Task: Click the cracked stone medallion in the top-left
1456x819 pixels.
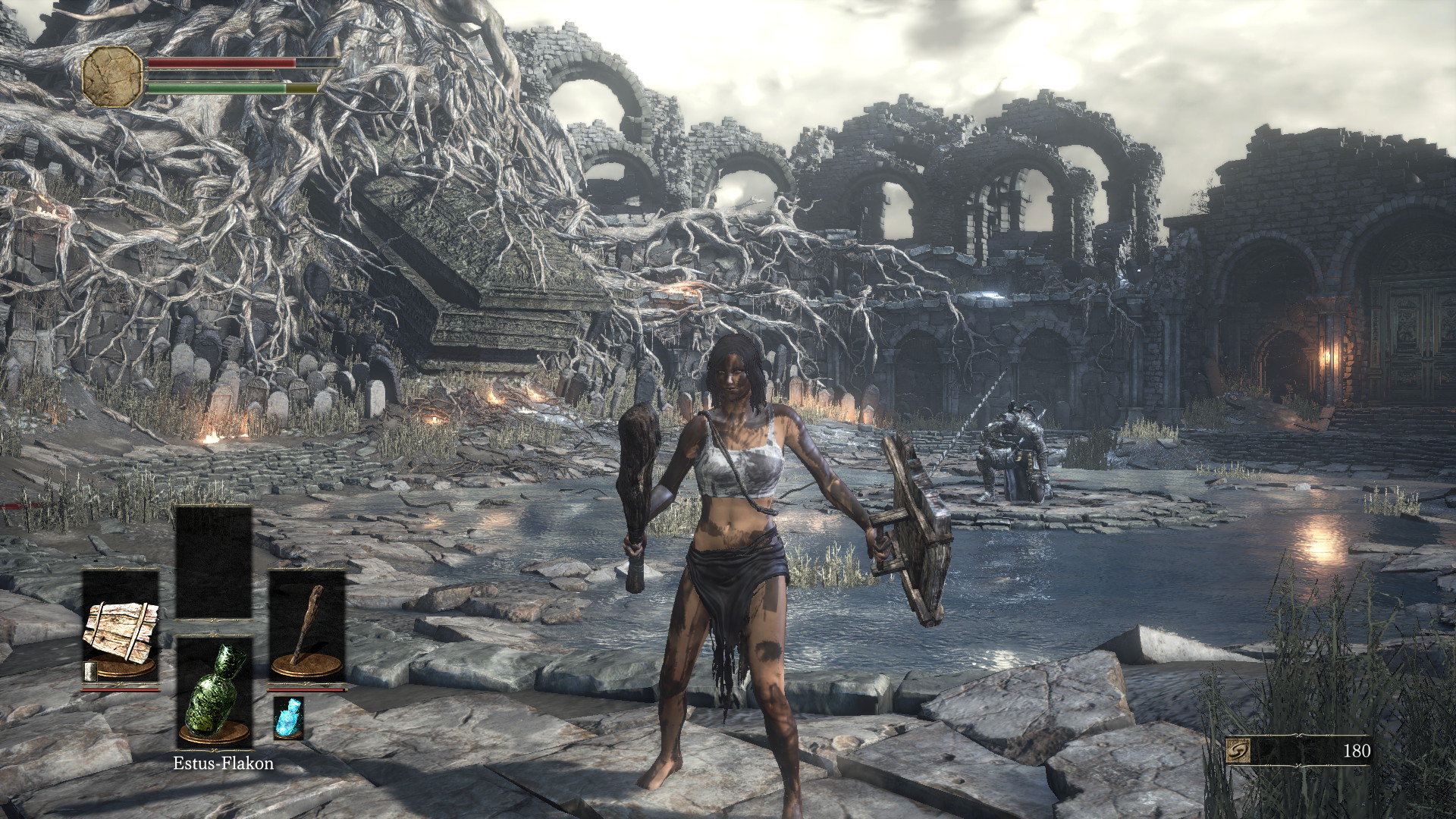Action: 112,76
